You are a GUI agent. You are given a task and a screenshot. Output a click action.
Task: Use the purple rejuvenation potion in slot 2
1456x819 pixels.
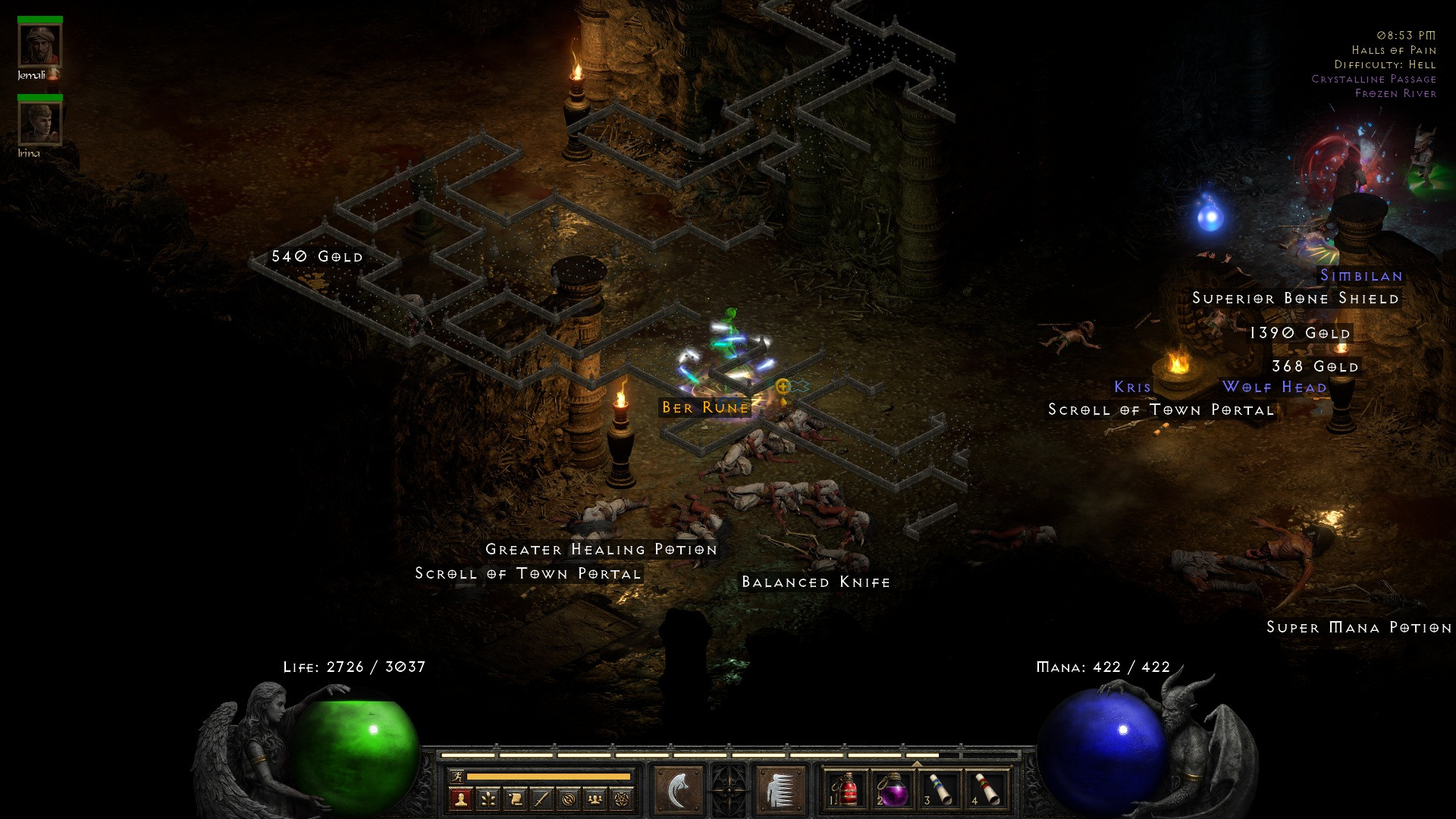pos(893,790)
